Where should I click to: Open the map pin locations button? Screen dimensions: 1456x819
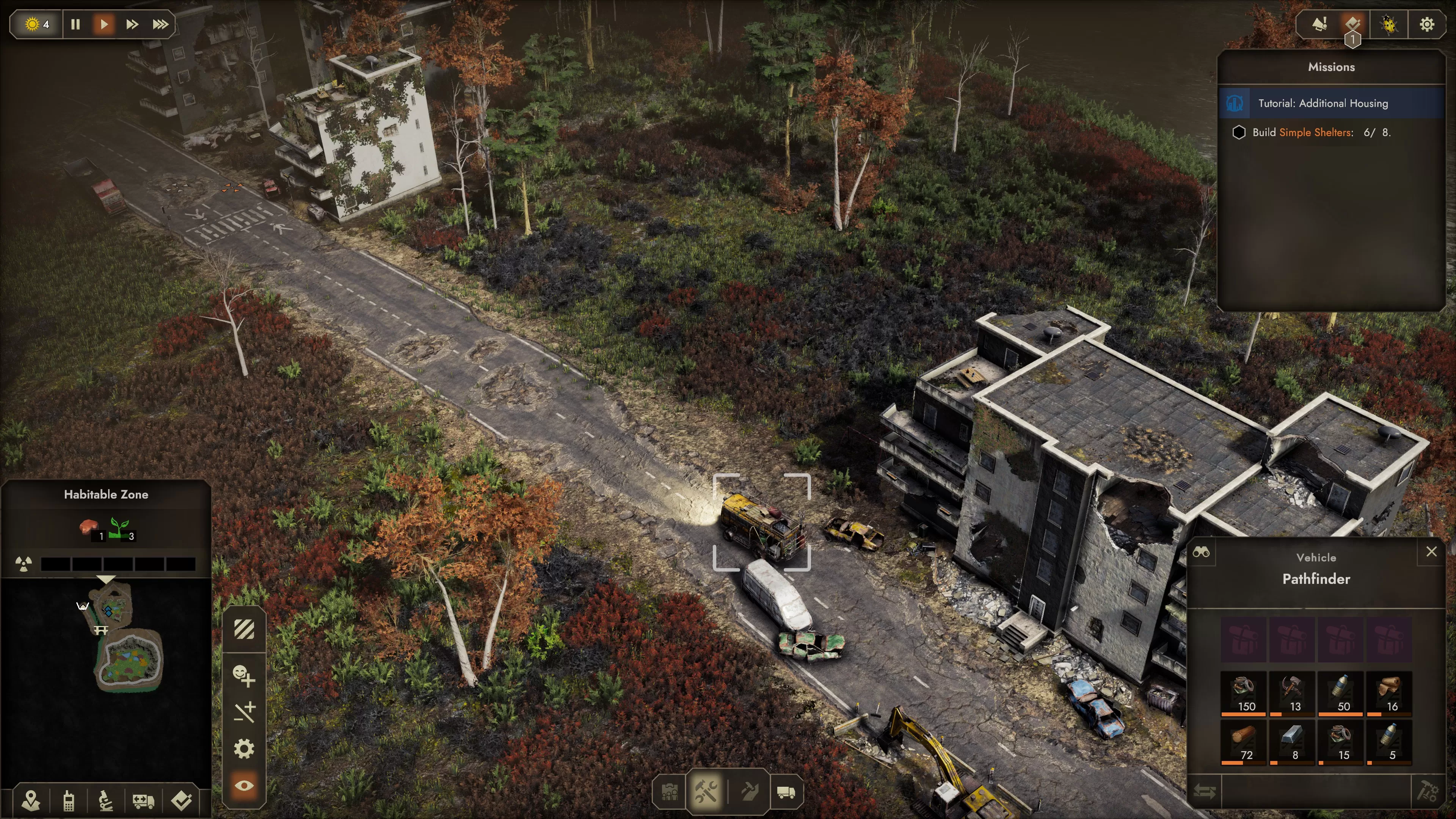[31, 800]
